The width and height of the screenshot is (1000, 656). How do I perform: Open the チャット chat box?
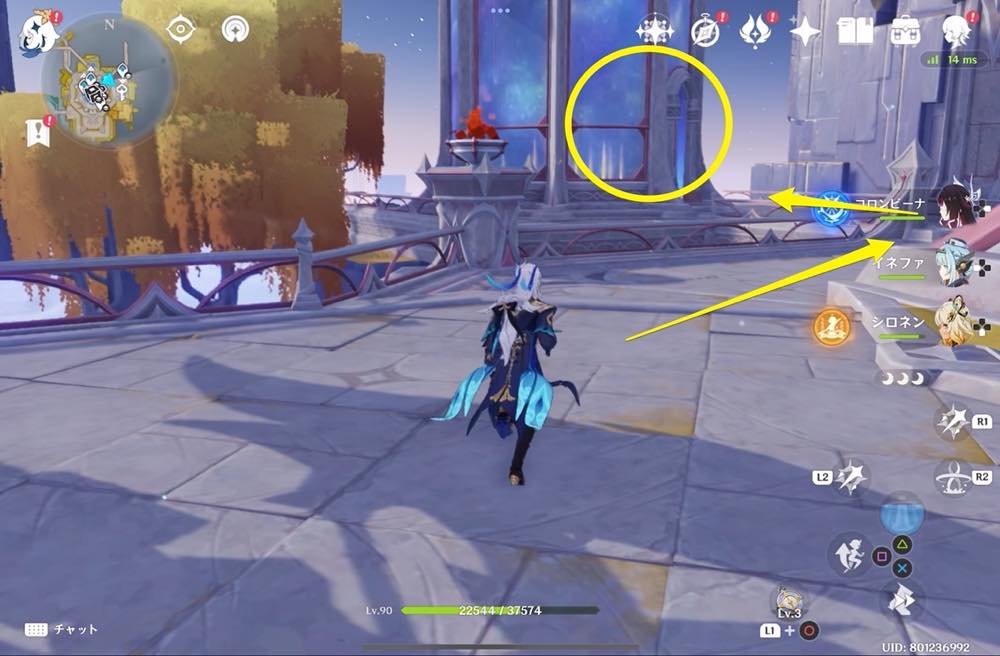(x=60, y=629)
